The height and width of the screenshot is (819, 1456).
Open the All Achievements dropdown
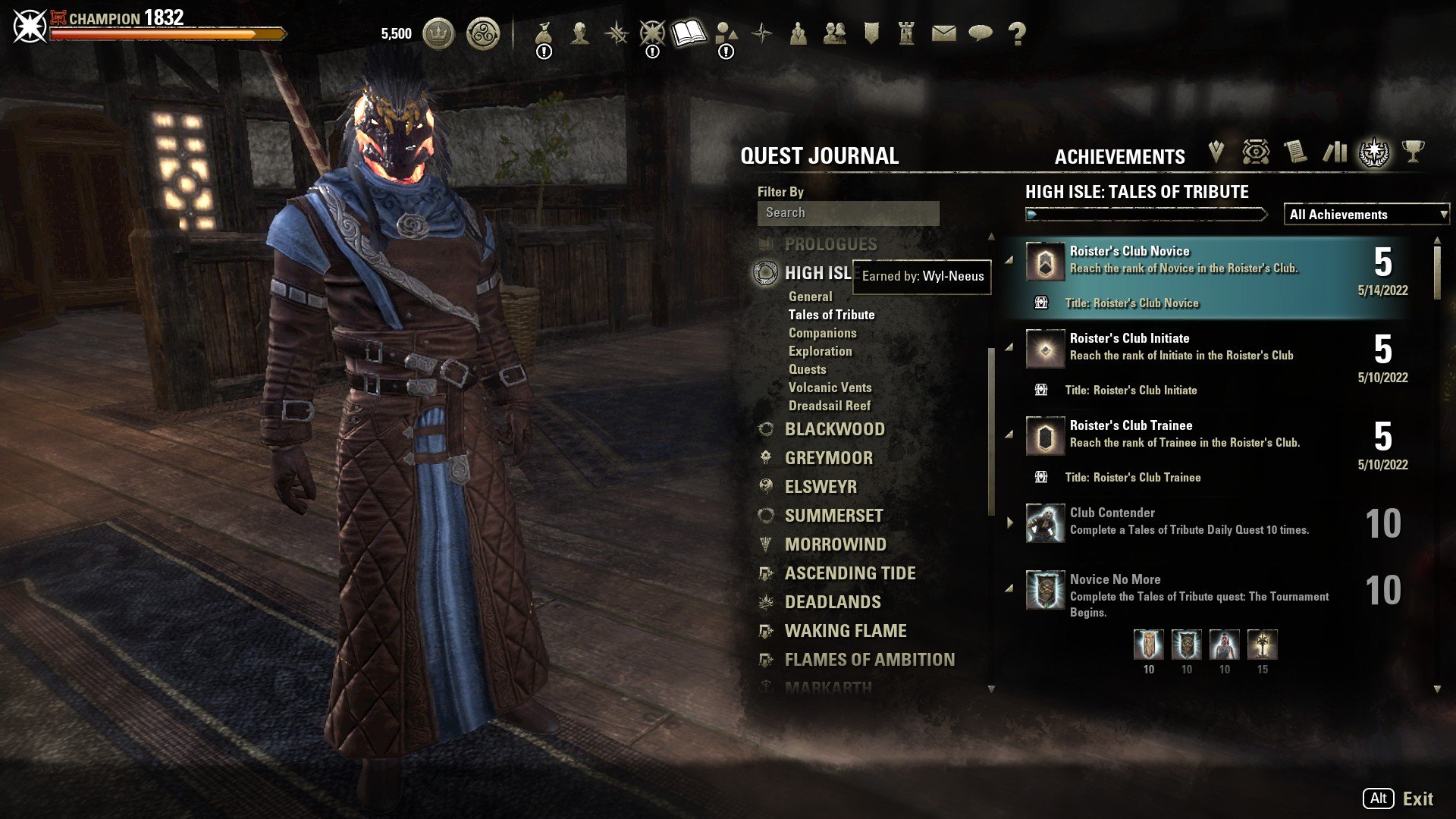pyautogui.click(x=1367, y=215)
